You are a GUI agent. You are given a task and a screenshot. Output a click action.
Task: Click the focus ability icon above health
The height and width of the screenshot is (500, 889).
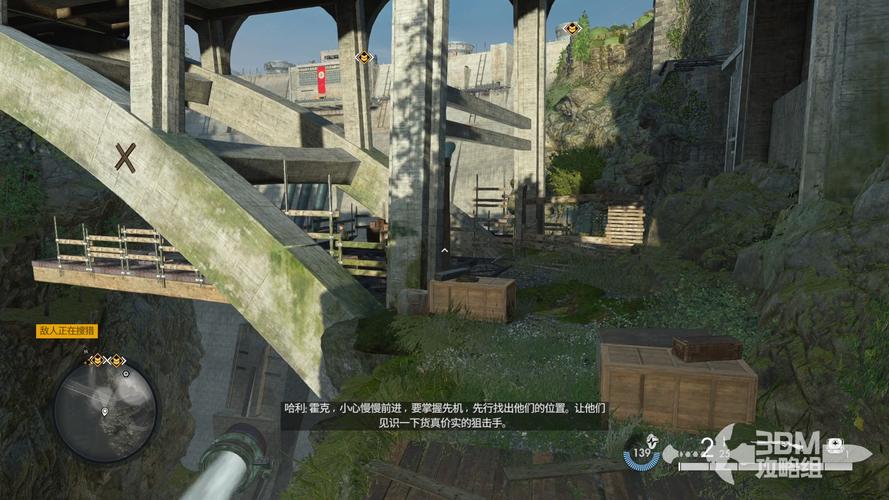(x=653, y=439)
